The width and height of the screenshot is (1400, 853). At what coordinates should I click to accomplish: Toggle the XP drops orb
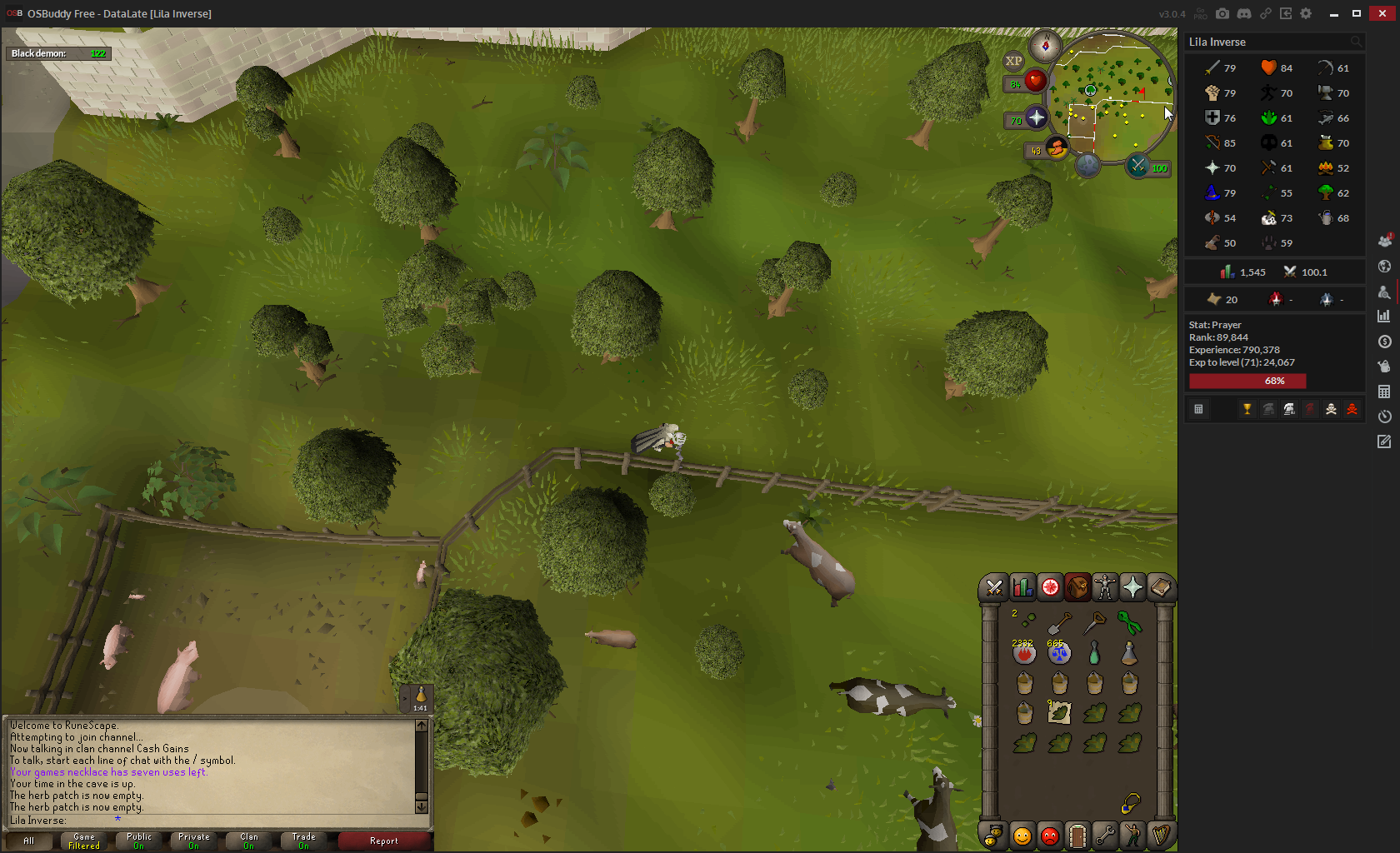[1013, 61]
